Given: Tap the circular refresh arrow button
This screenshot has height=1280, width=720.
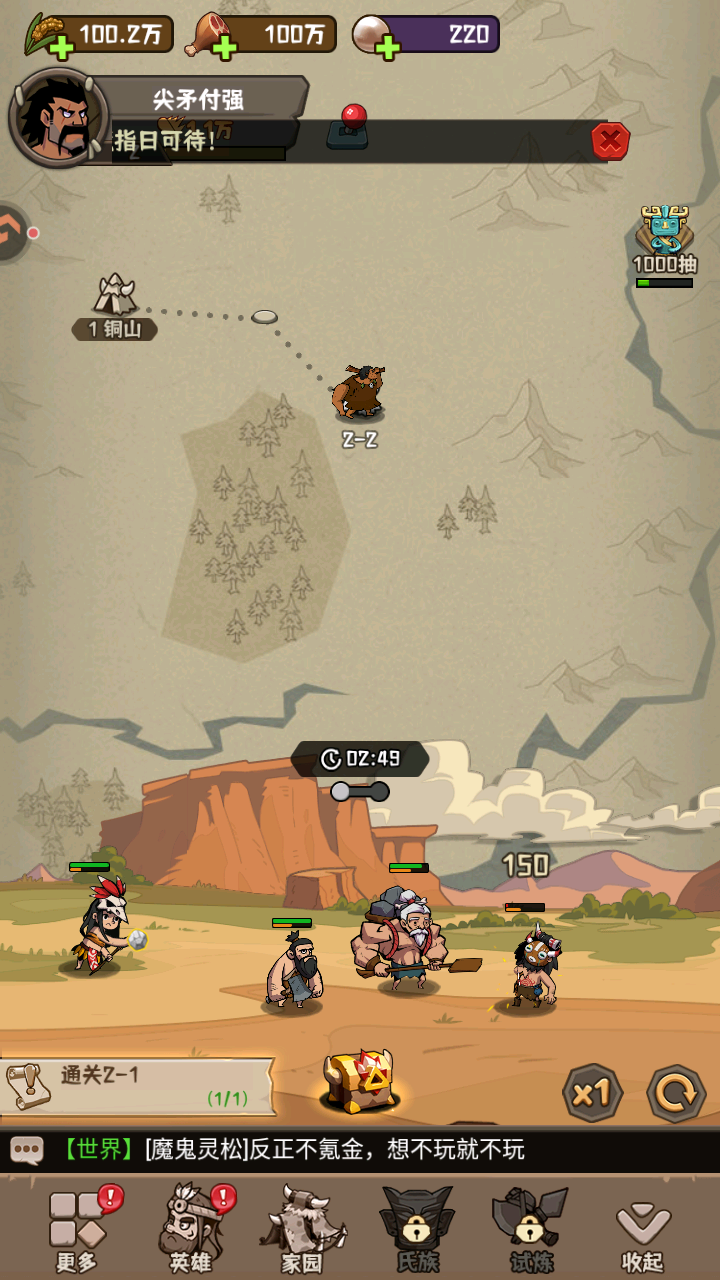Looking at the screenshot, I should (676, 1092).
